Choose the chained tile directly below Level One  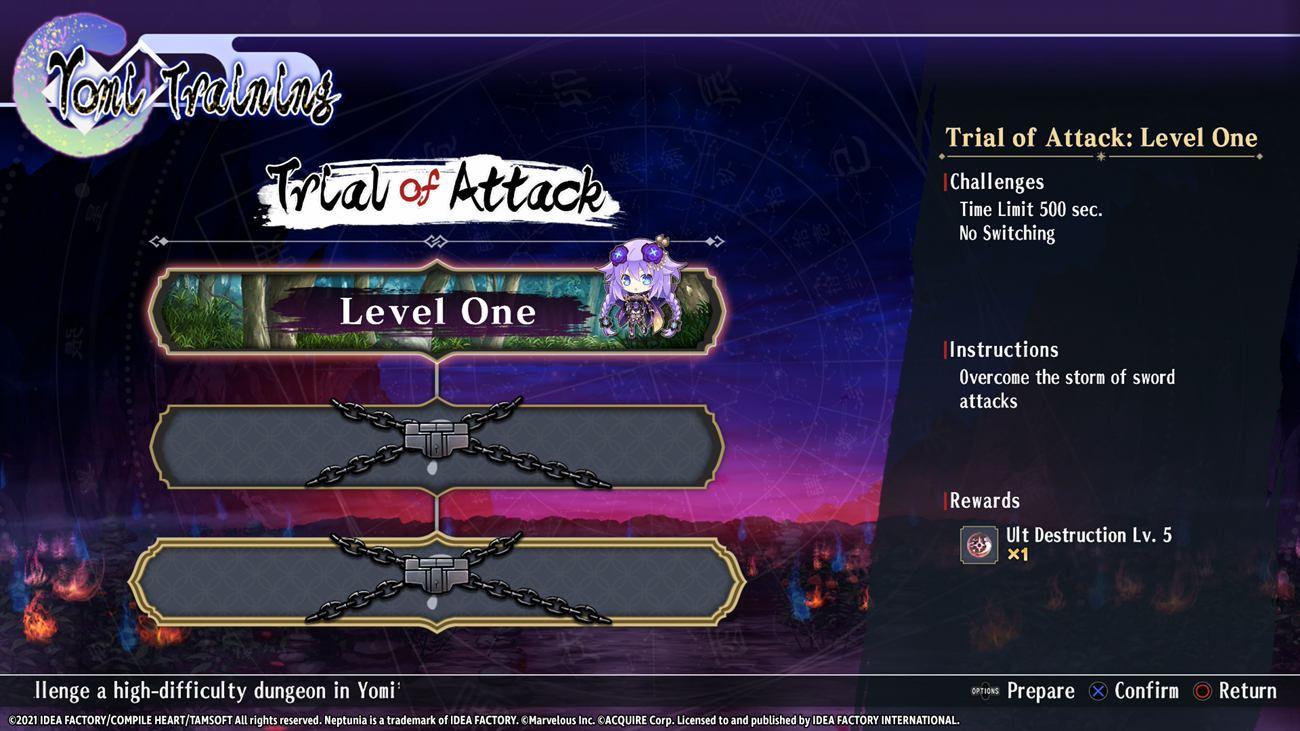tap(437, 446)
